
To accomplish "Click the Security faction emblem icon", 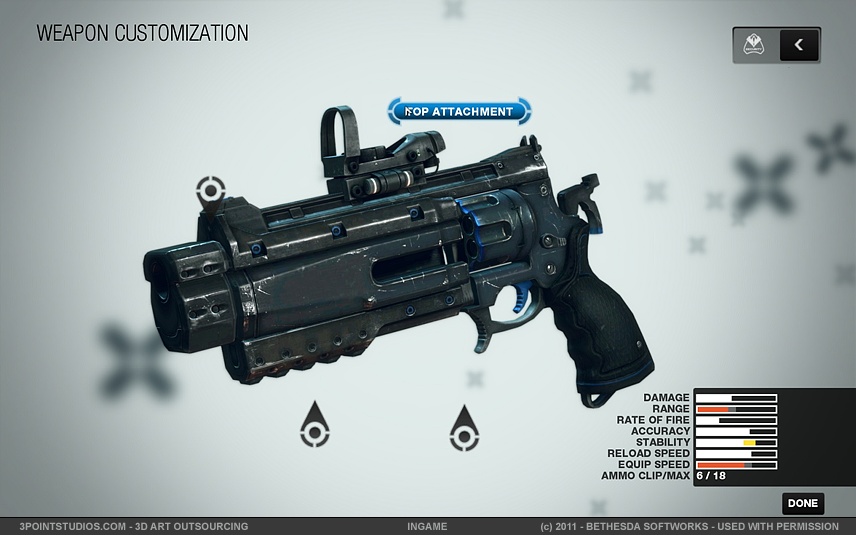I will pos(755,45).
